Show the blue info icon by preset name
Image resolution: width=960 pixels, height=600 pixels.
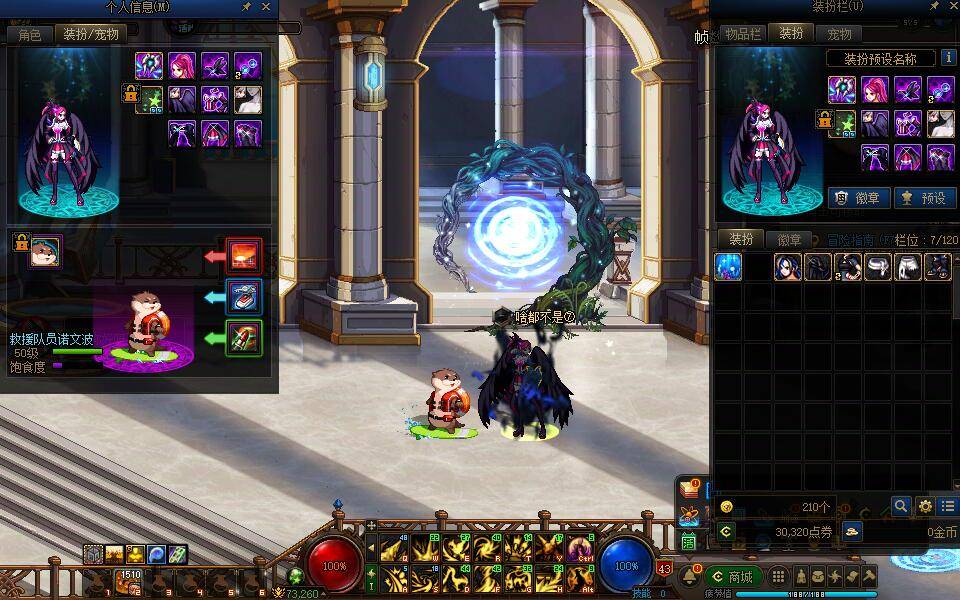click(x=949, y=58)
